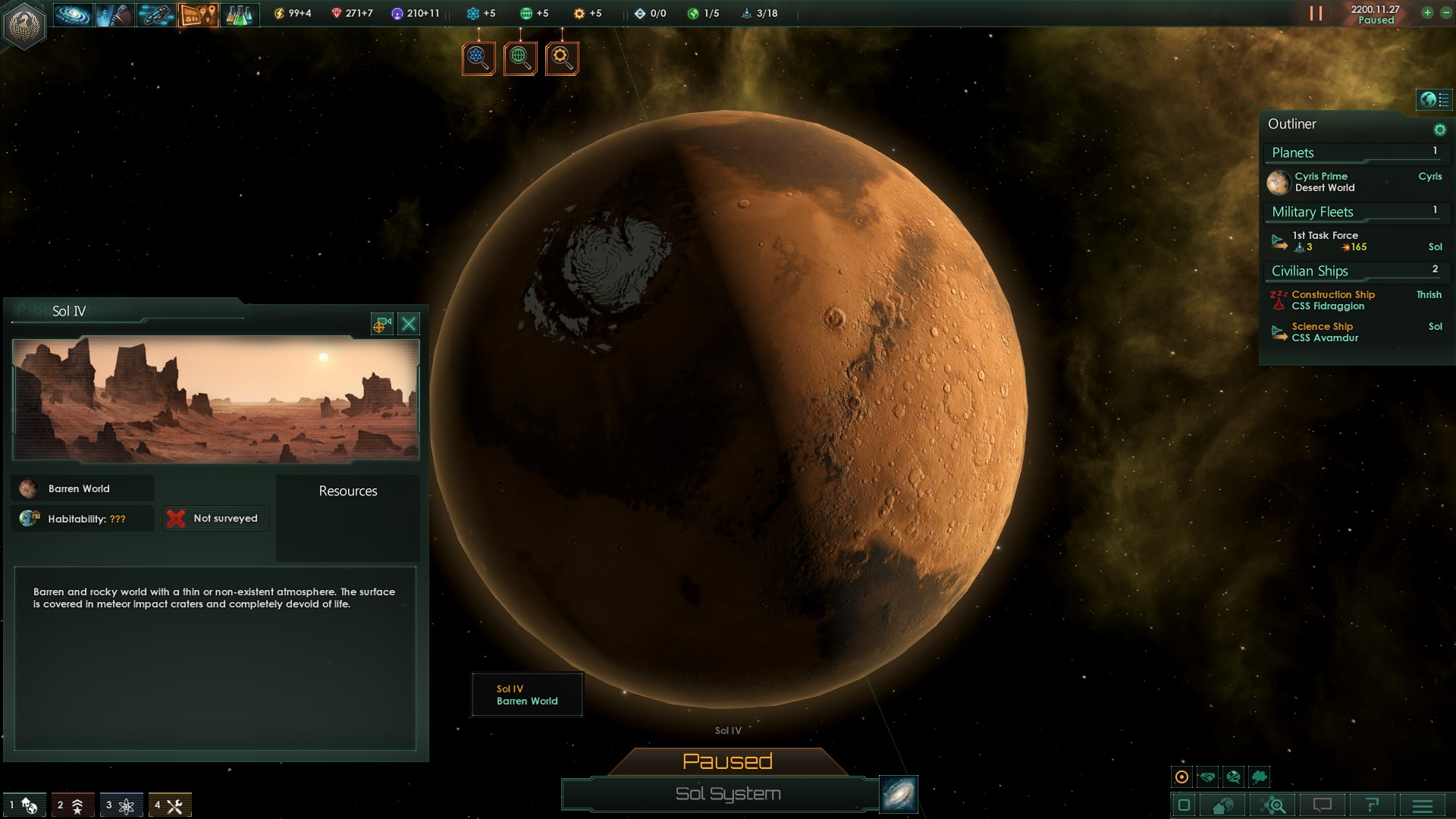Open the spaceship design topbar button
Viewport: 1456px width, 819px height.
(156, 14)
